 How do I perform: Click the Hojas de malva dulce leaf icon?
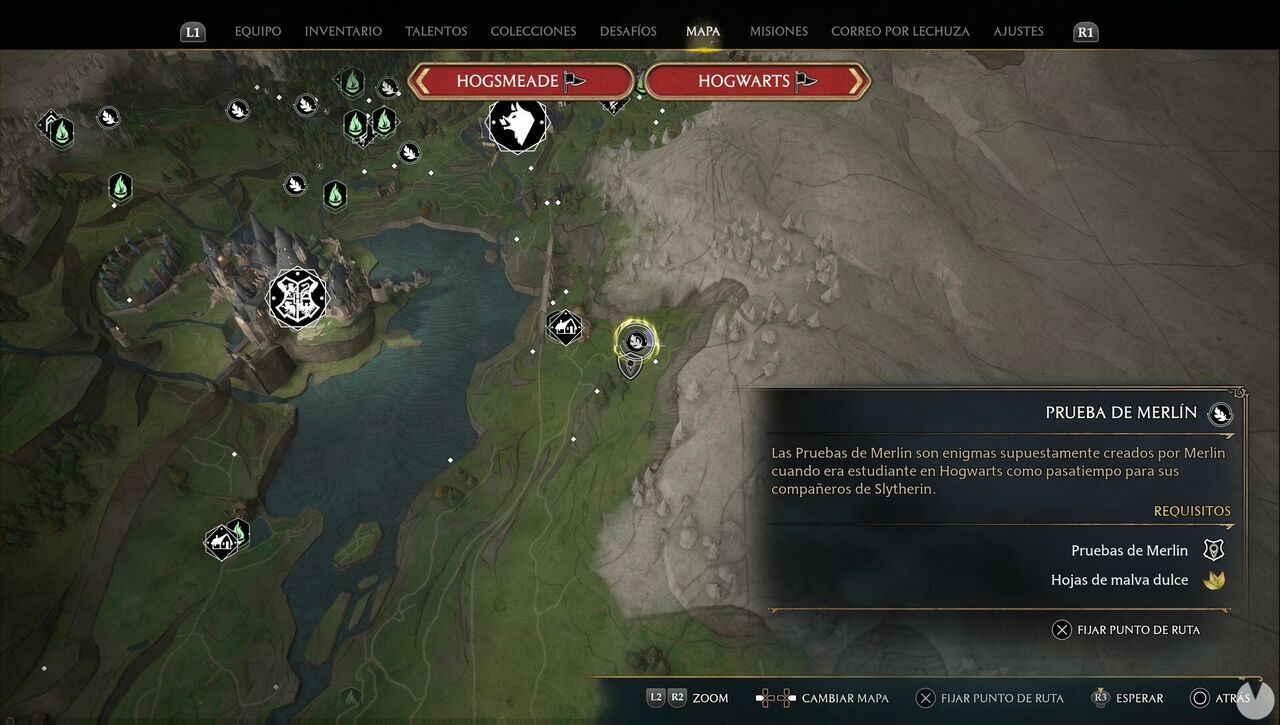tap(1214, 578)
